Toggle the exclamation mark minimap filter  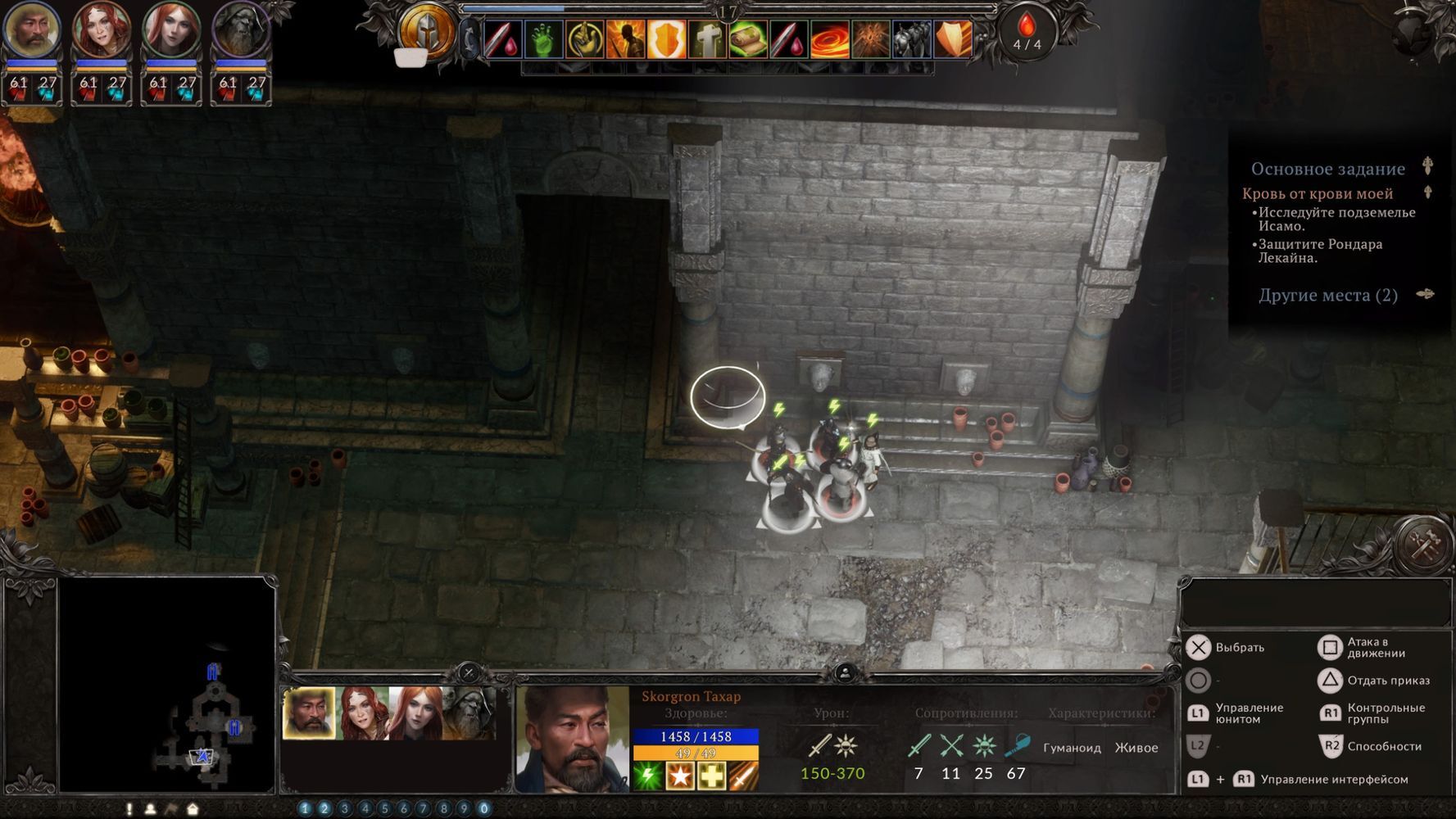click(129, 809)
